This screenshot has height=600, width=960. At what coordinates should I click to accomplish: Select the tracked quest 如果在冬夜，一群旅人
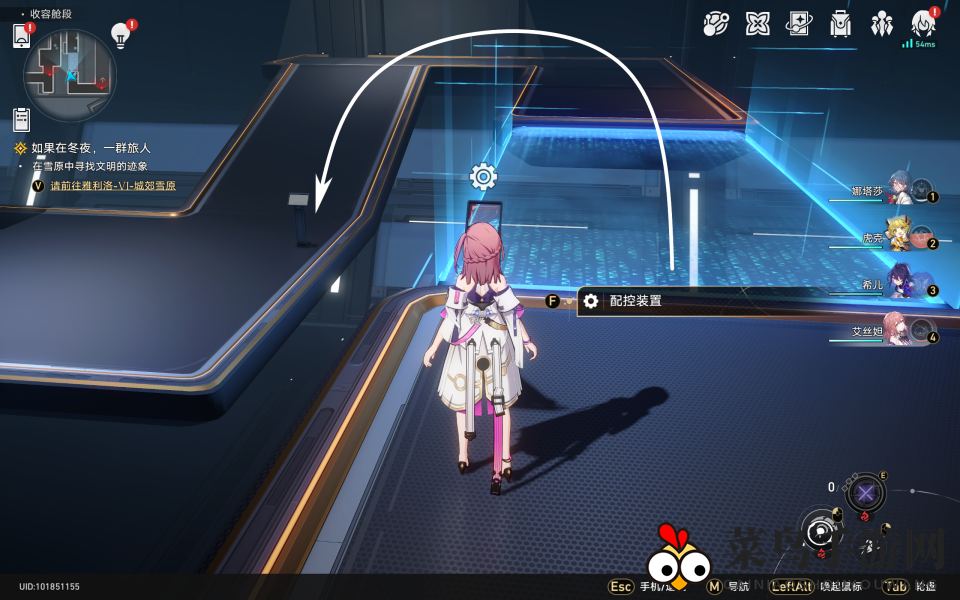(x=90, y=148)
